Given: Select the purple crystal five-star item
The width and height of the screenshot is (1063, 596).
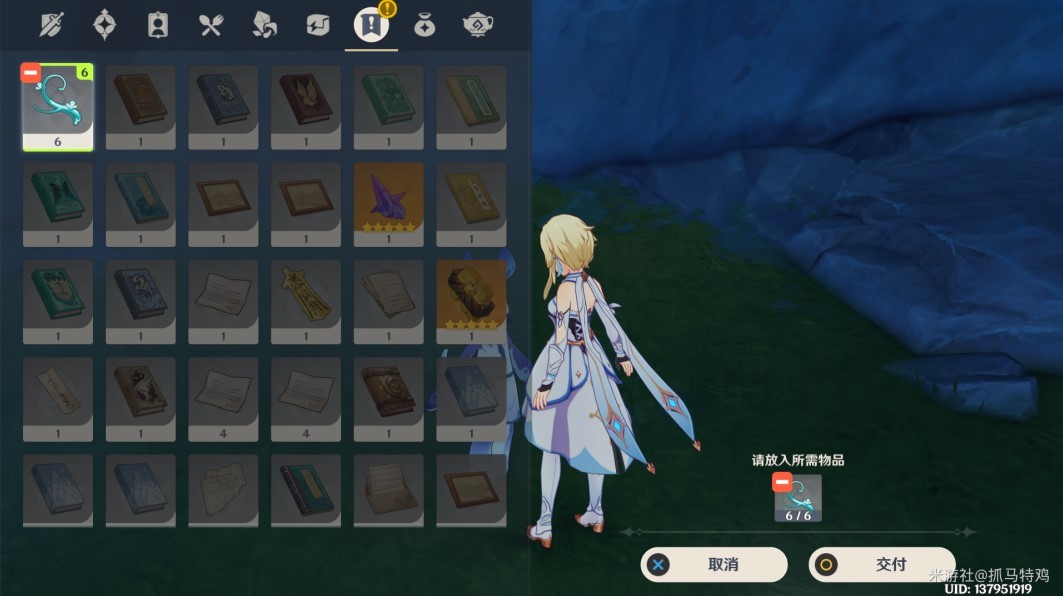Looking at the screenshot, I should [x=388, y=198].
